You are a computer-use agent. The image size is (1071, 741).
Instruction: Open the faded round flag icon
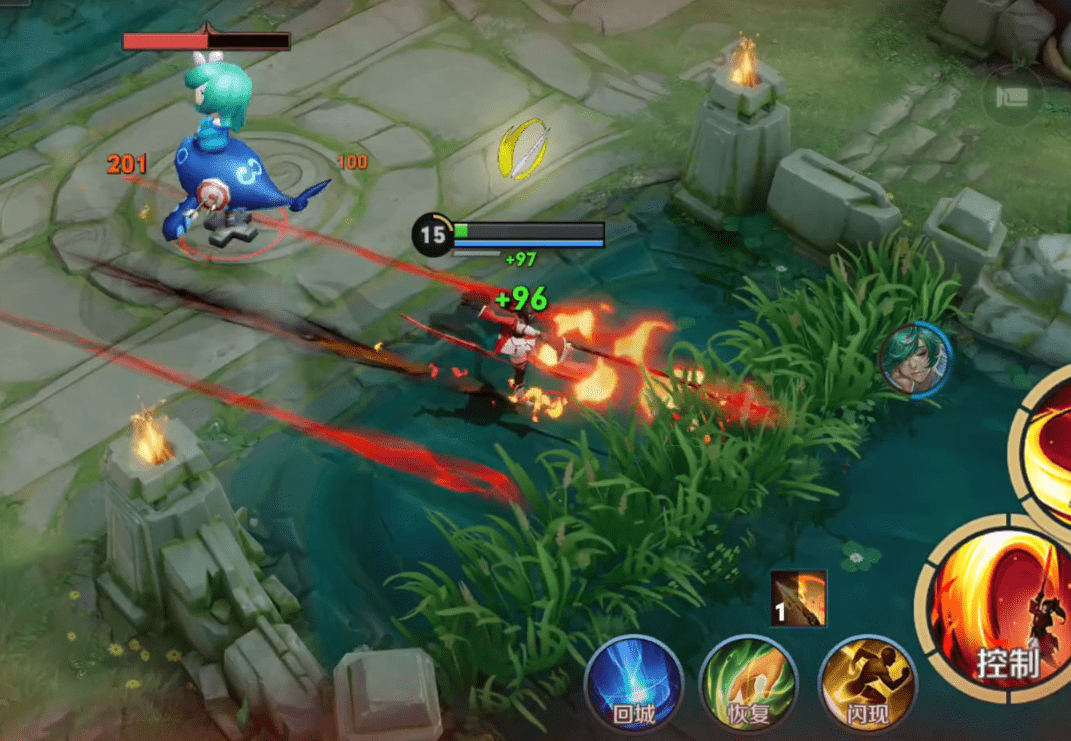pos(1011,97)
